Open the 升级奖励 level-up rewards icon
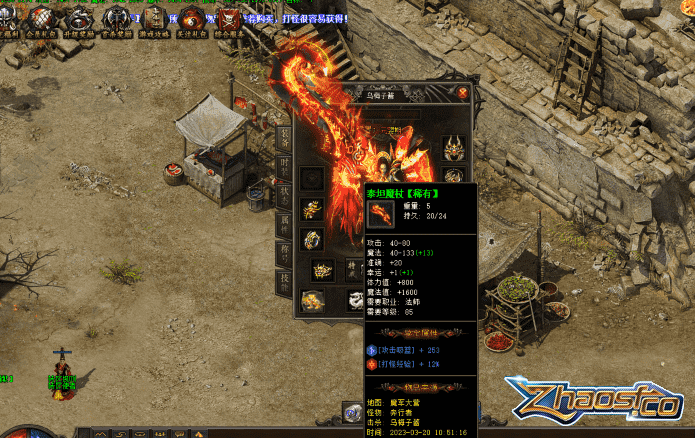 pyautogui.click(x=79, y=17)
